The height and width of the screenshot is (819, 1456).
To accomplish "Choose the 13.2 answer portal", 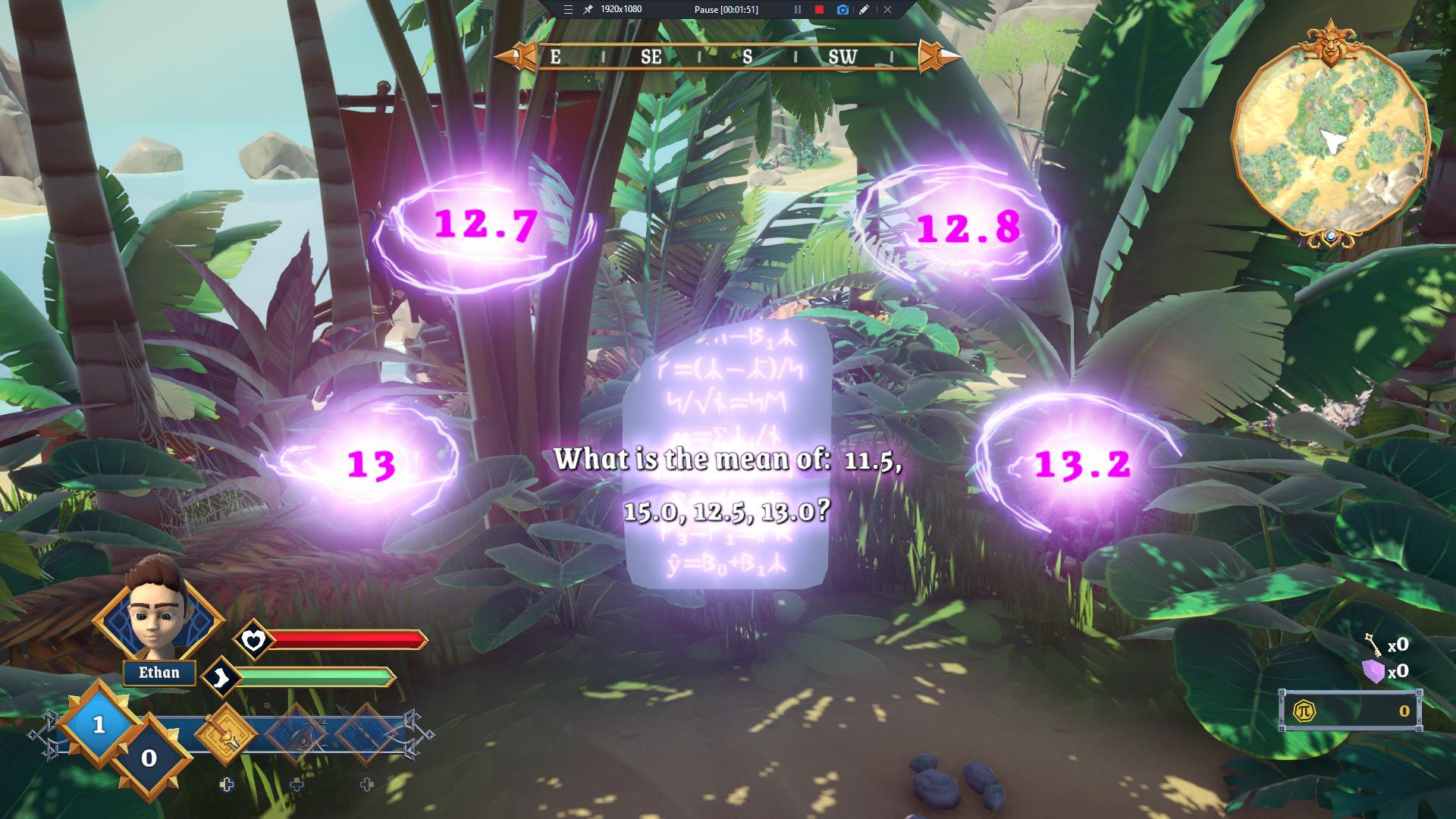I will click(1082, 463).
